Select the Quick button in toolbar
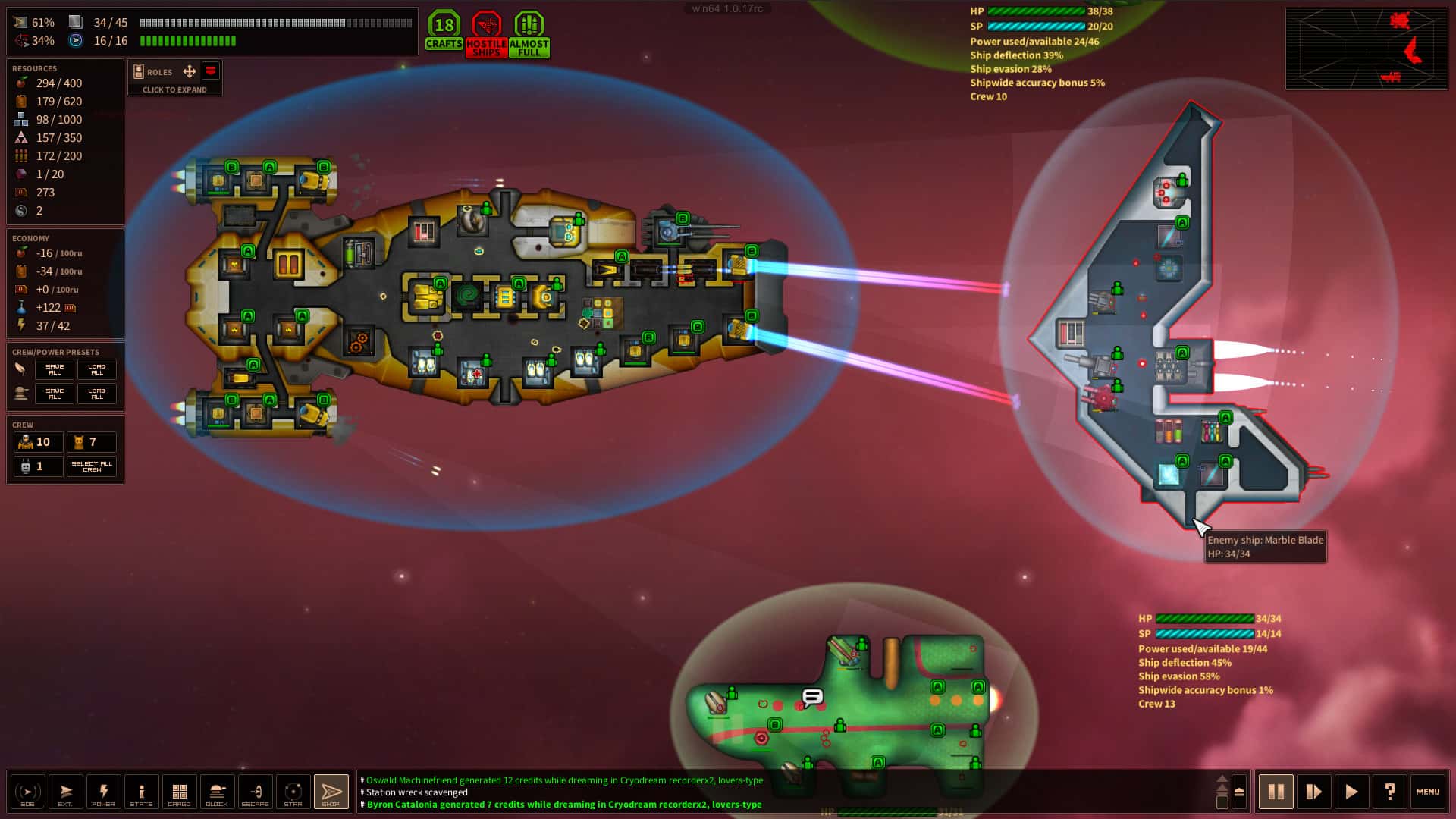 [x=217, y=792]
